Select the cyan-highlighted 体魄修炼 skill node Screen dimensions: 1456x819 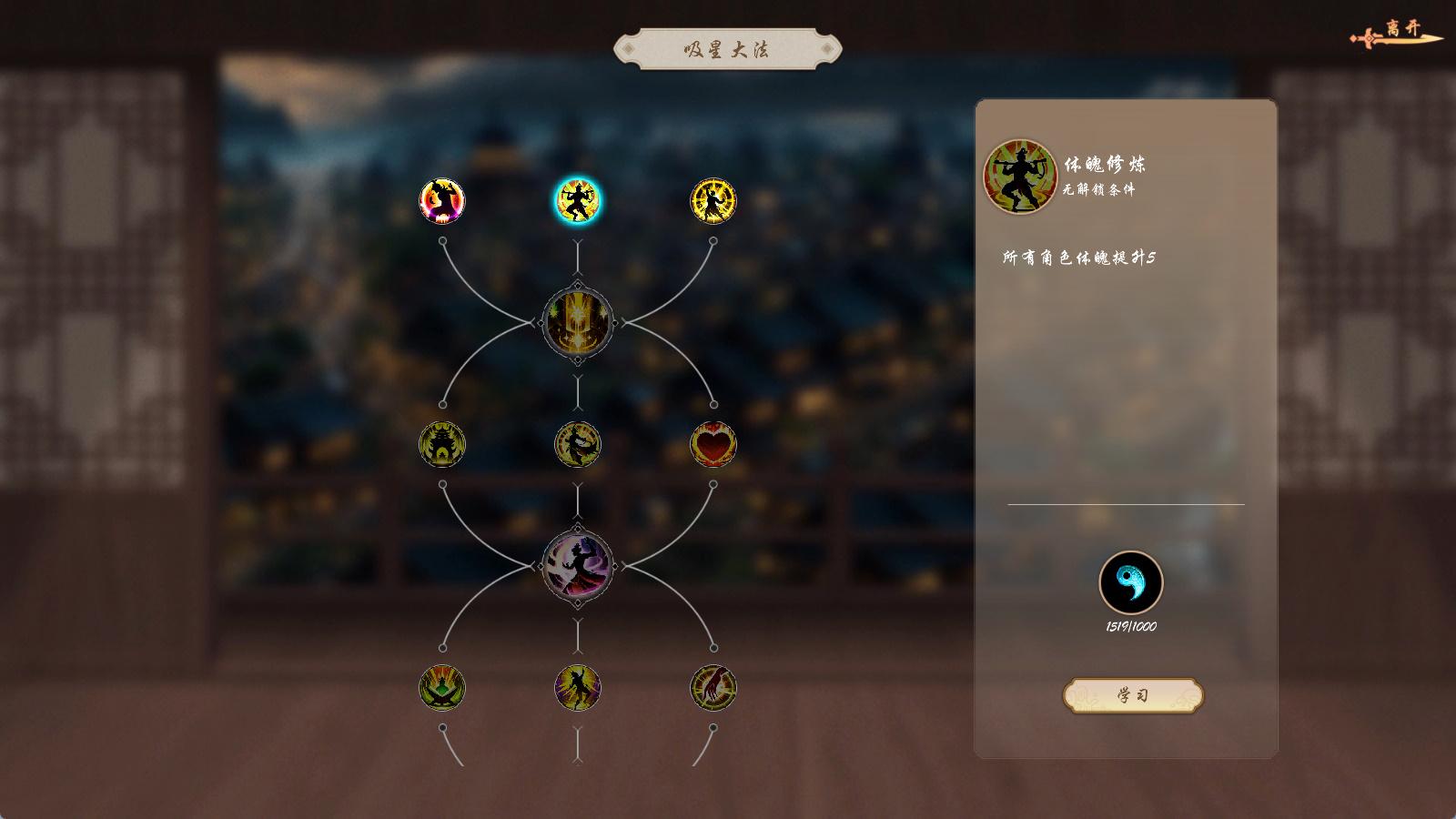[x=578, y=201]
